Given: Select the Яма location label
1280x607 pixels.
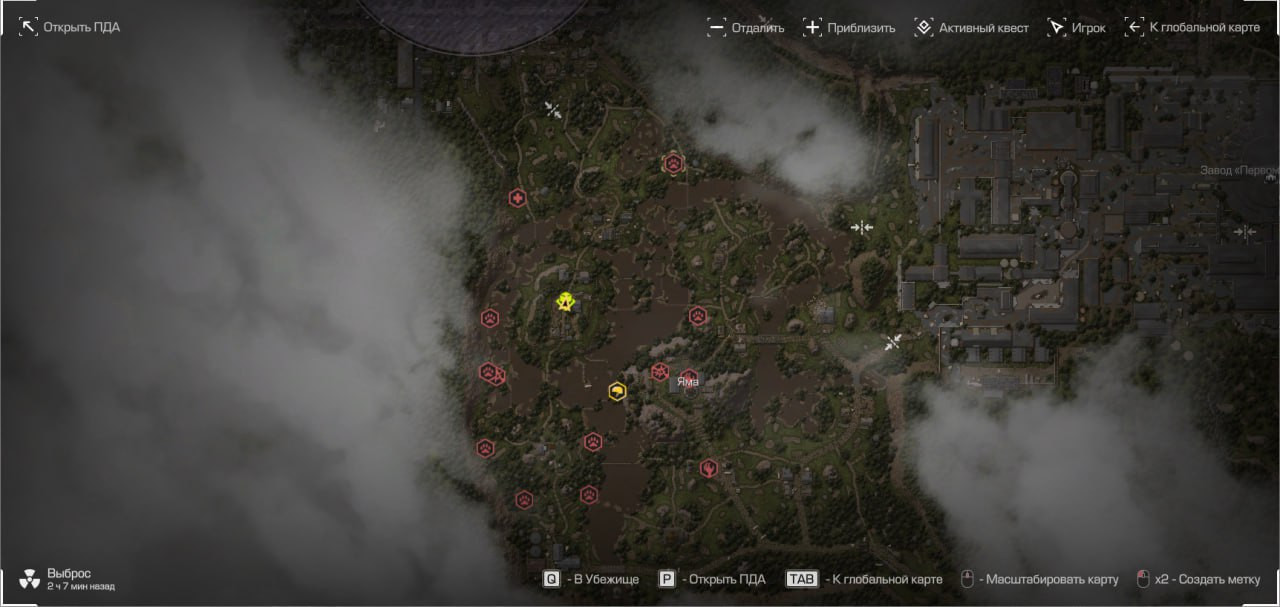Looking at the screenshot, I should point(688,381).
